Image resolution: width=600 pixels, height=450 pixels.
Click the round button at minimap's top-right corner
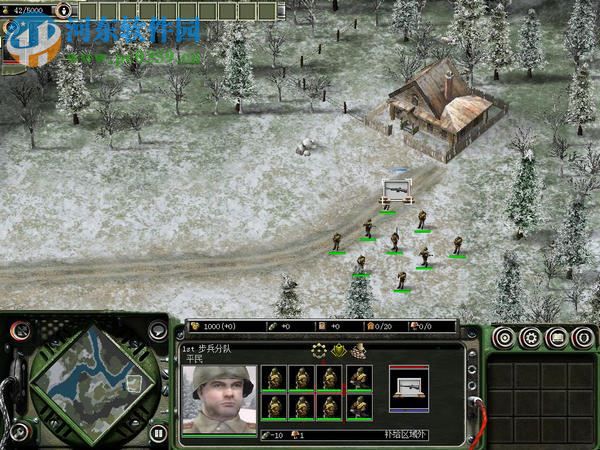point(158,329)
